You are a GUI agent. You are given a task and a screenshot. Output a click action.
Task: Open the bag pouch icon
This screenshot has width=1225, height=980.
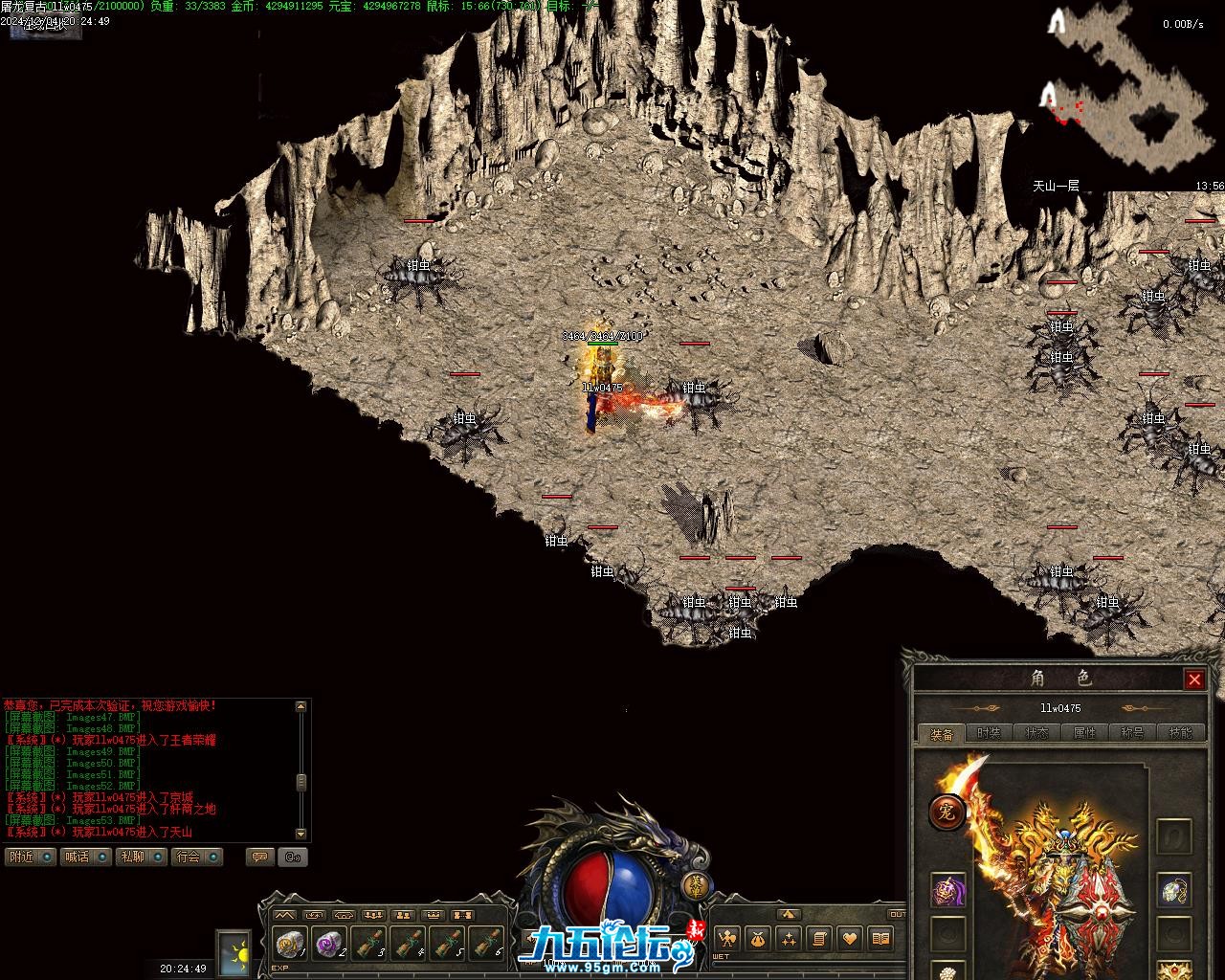click(758, 938)
